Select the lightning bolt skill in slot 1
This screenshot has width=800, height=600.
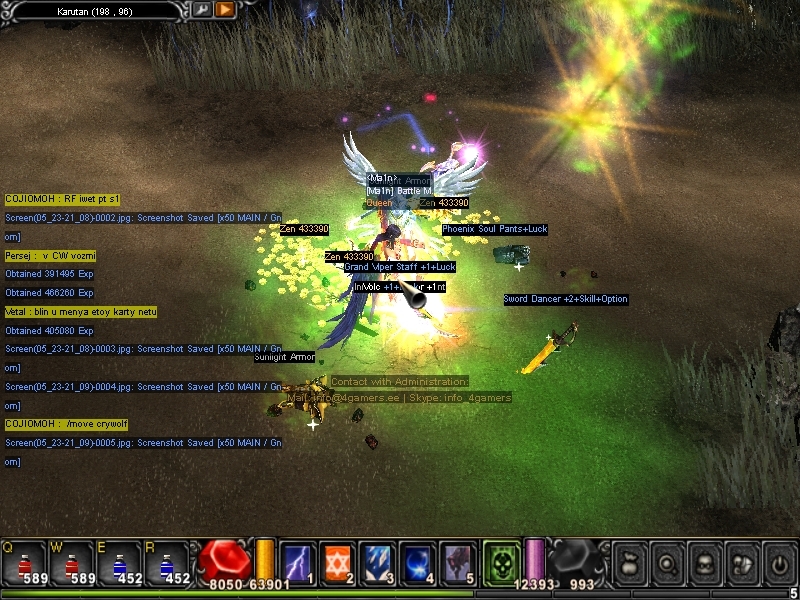coord(298,562)
